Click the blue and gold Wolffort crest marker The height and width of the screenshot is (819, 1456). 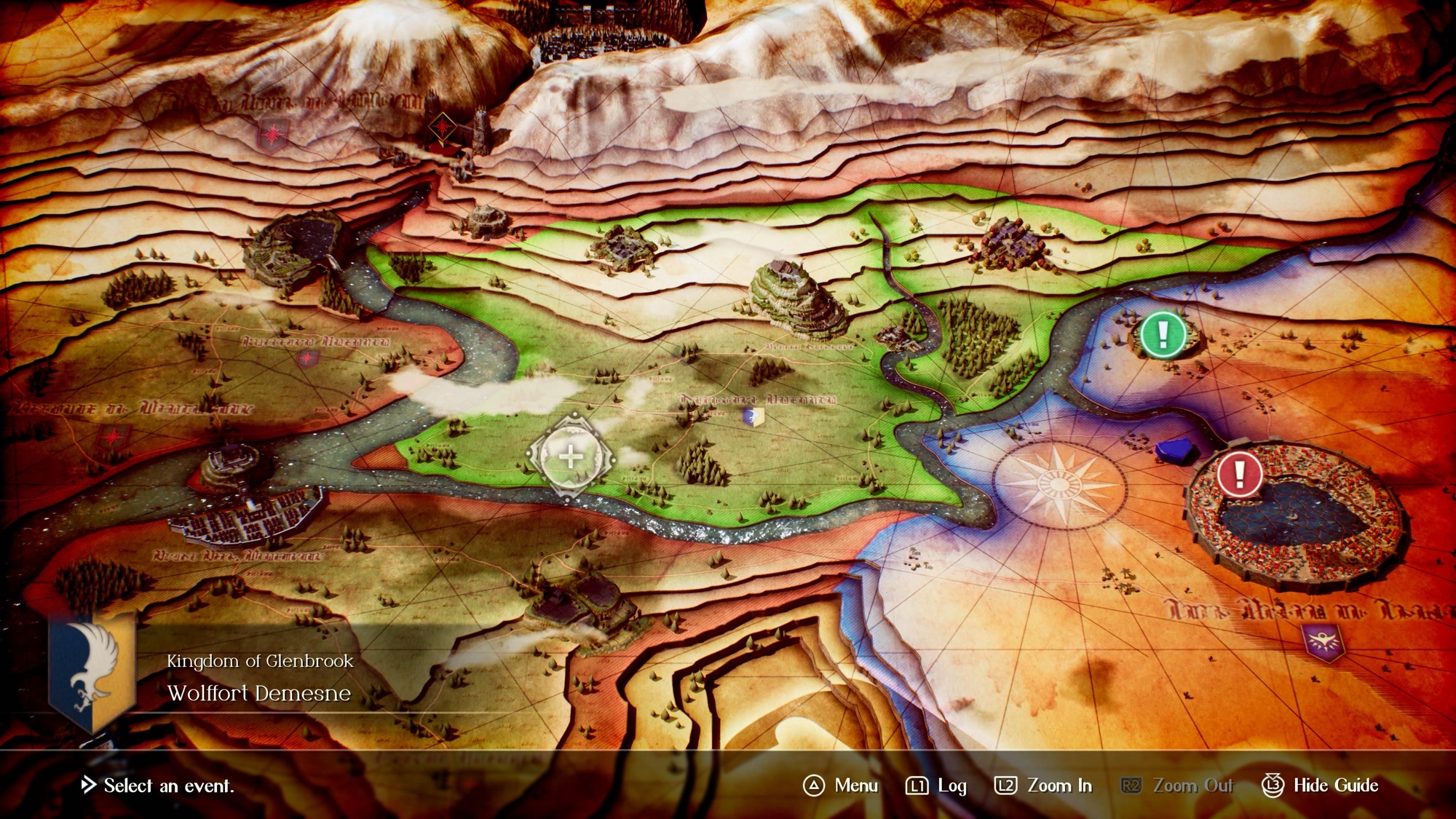coord(753,416)
